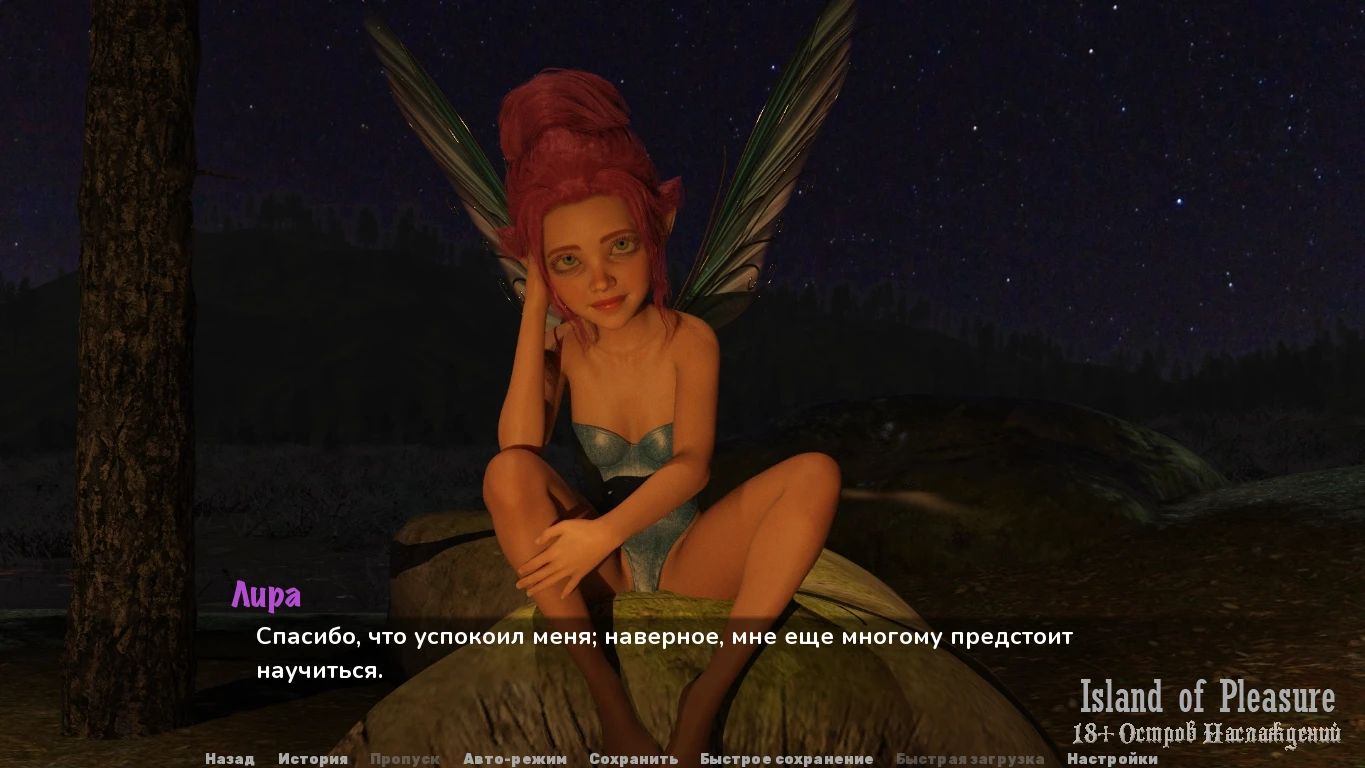Toggle Авто-режим auto mode

tap(515, 759)
